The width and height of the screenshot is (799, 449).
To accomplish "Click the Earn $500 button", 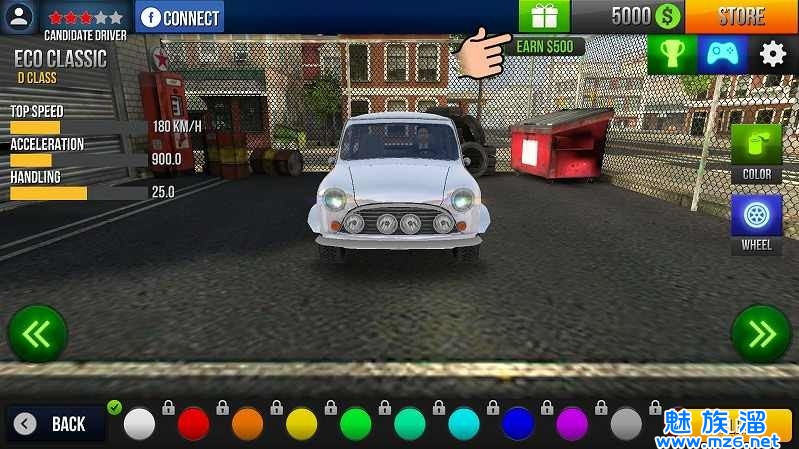I will 544,47.
